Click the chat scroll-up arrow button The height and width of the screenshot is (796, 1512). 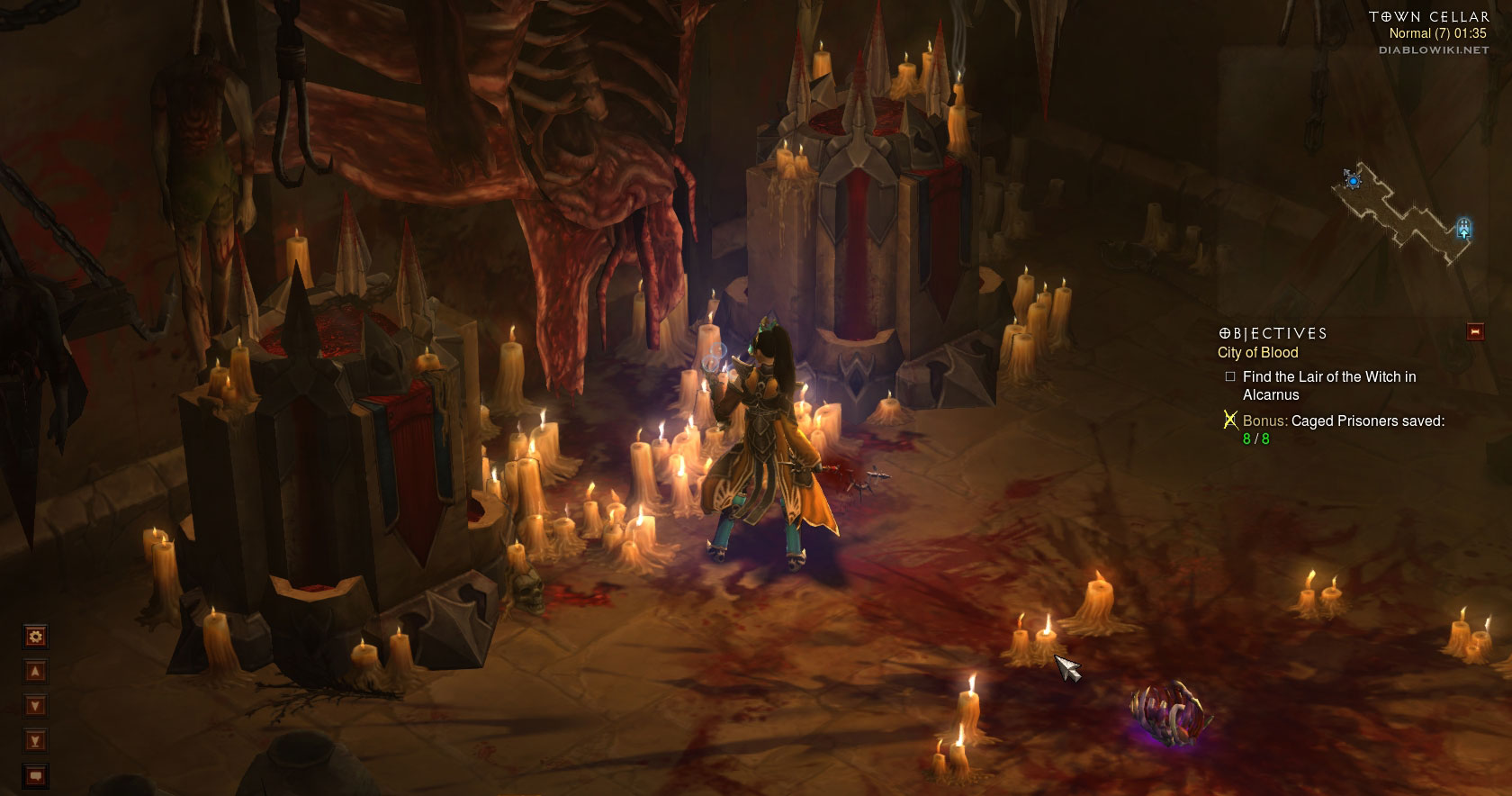[x=36, y=672]
